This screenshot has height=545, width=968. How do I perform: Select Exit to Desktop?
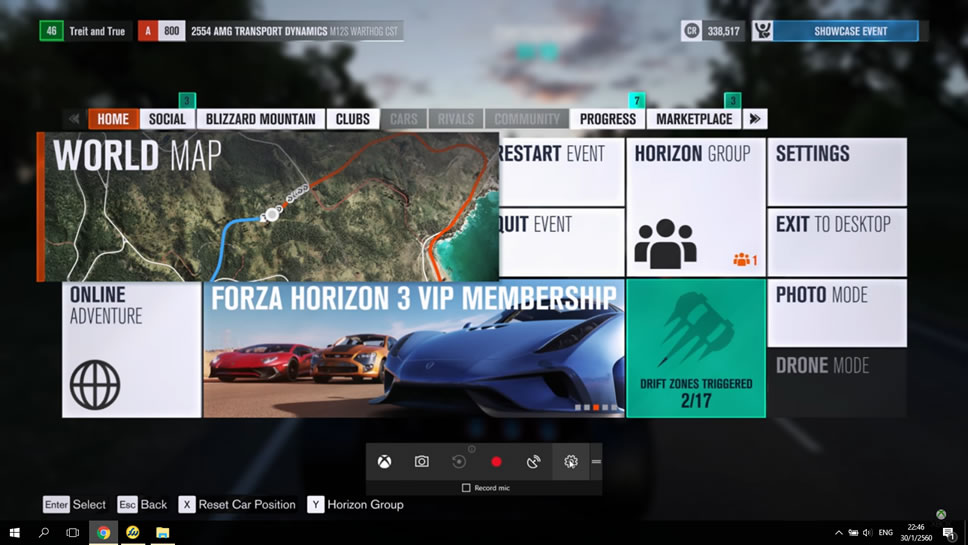(x=836, y=241)
